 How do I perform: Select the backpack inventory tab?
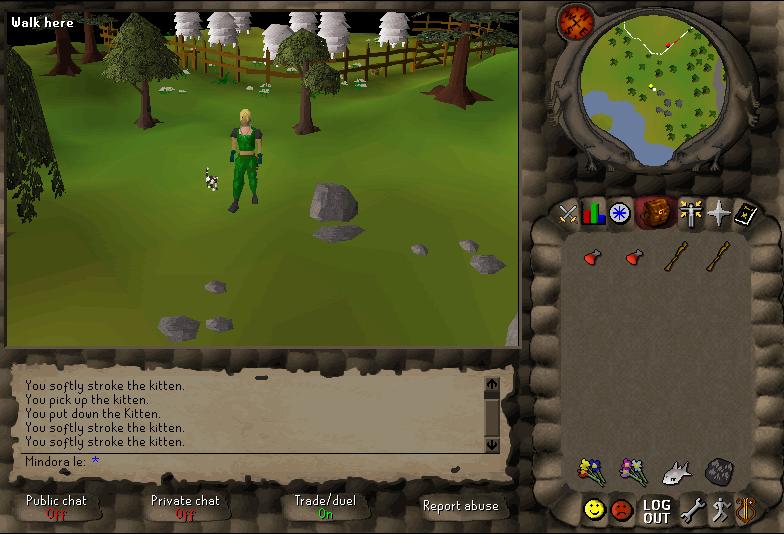click(x=656, y=212)
